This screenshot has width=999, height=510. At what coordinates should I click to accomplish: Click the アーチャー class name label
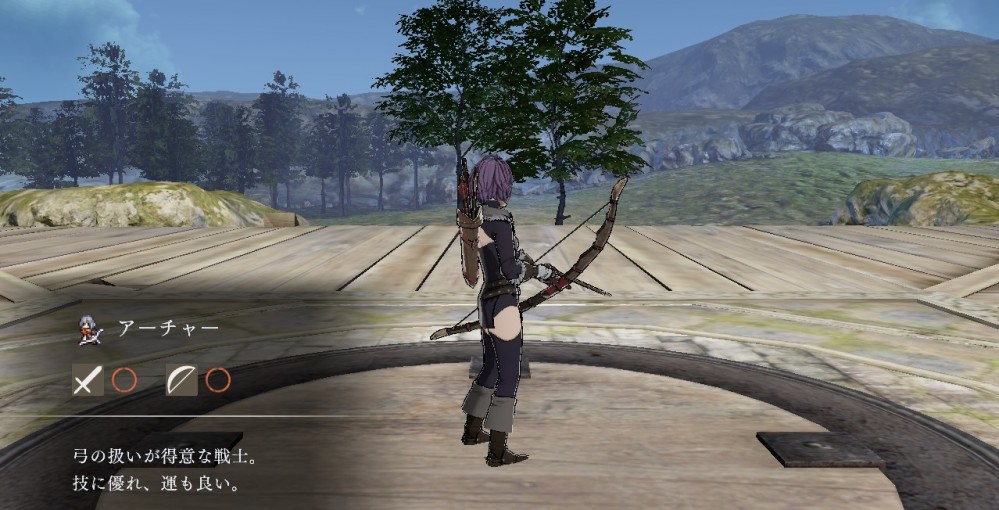click(x=168, y=328)
